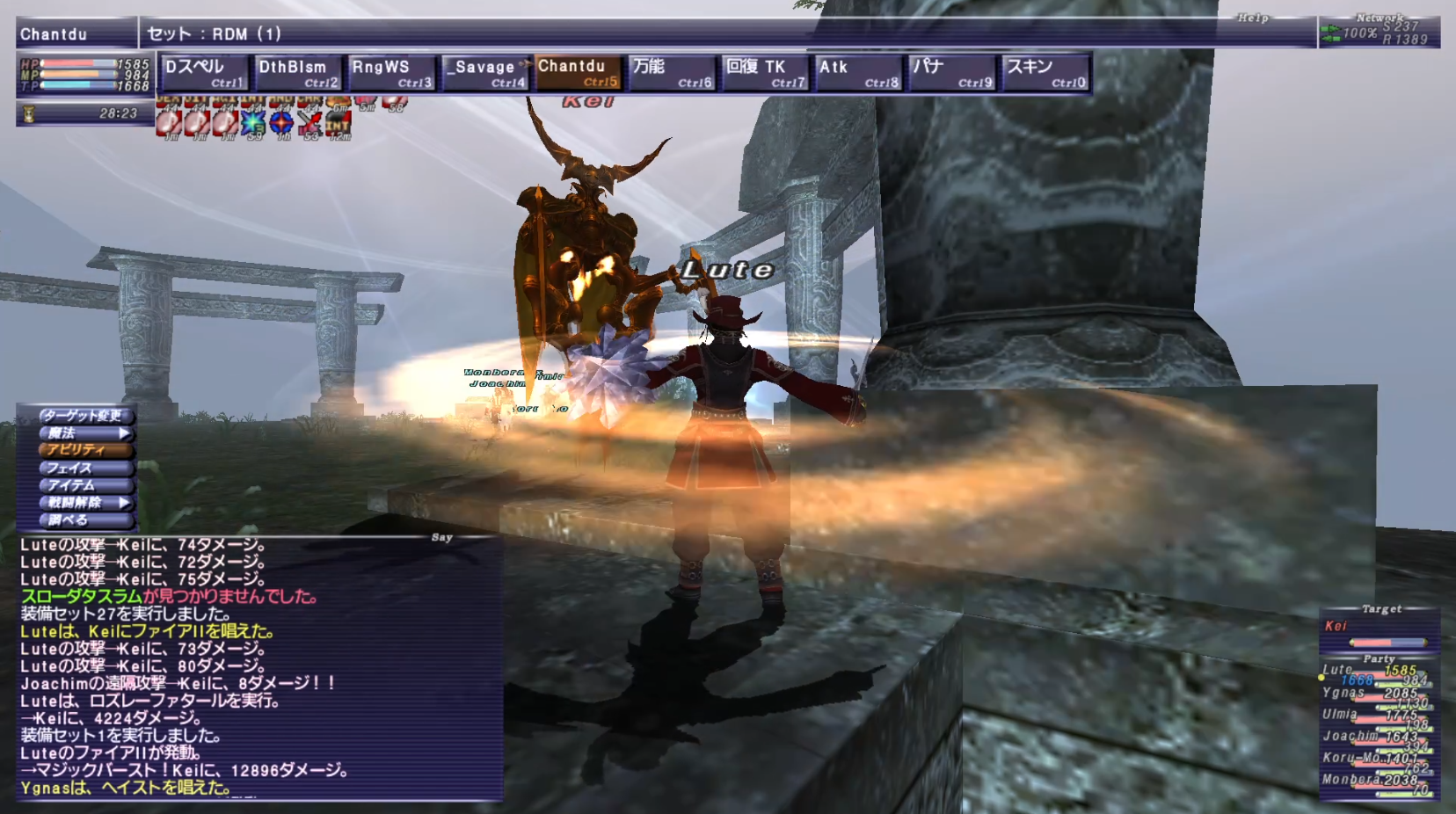Select フェイス from the action menu
1456x814 pixels.
[x=84, y=468]
